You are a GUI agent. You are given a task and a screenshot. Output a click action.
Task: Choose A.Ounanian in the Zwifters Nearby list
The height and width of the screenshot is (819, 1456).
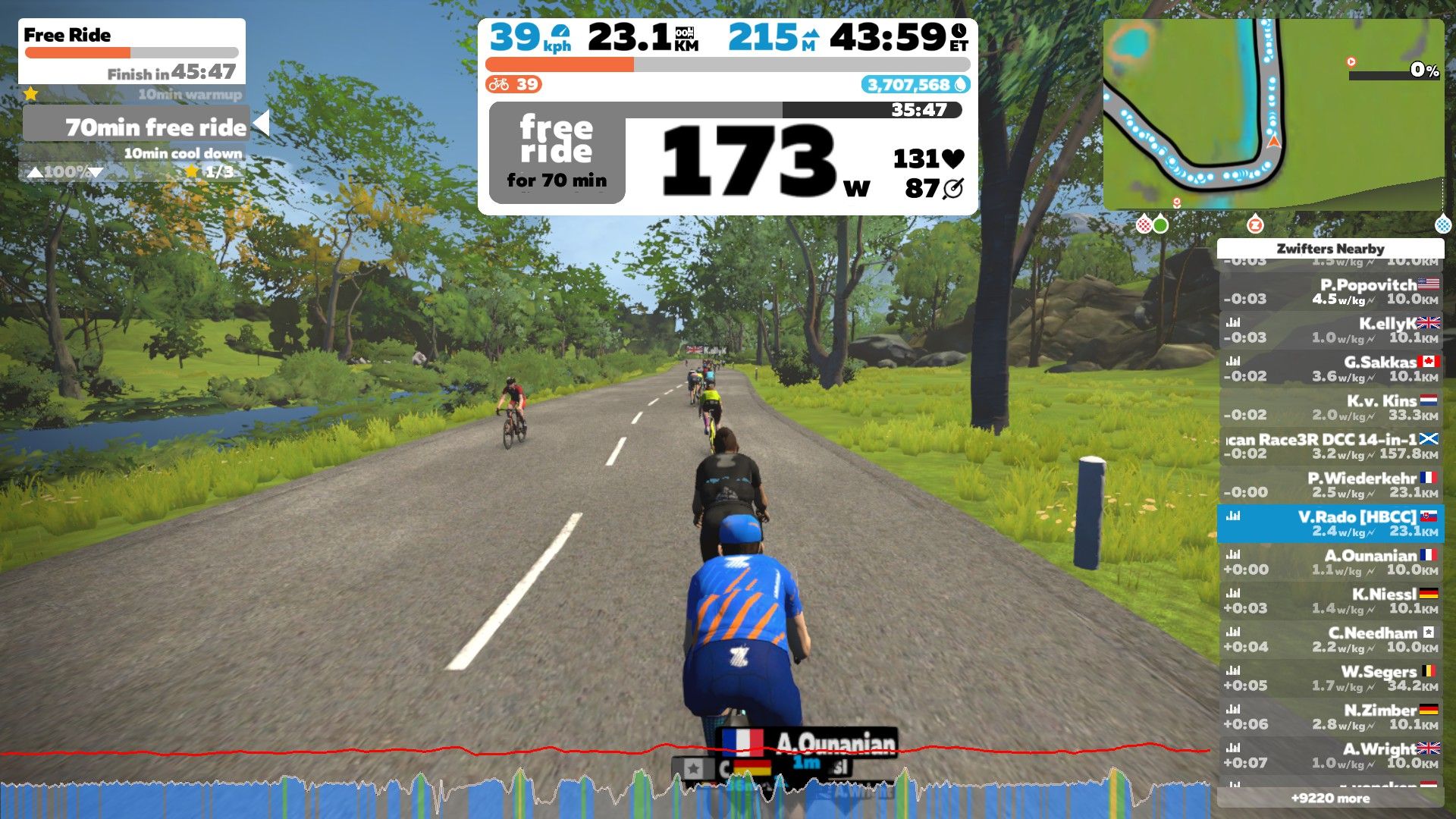coord(1331,562)
